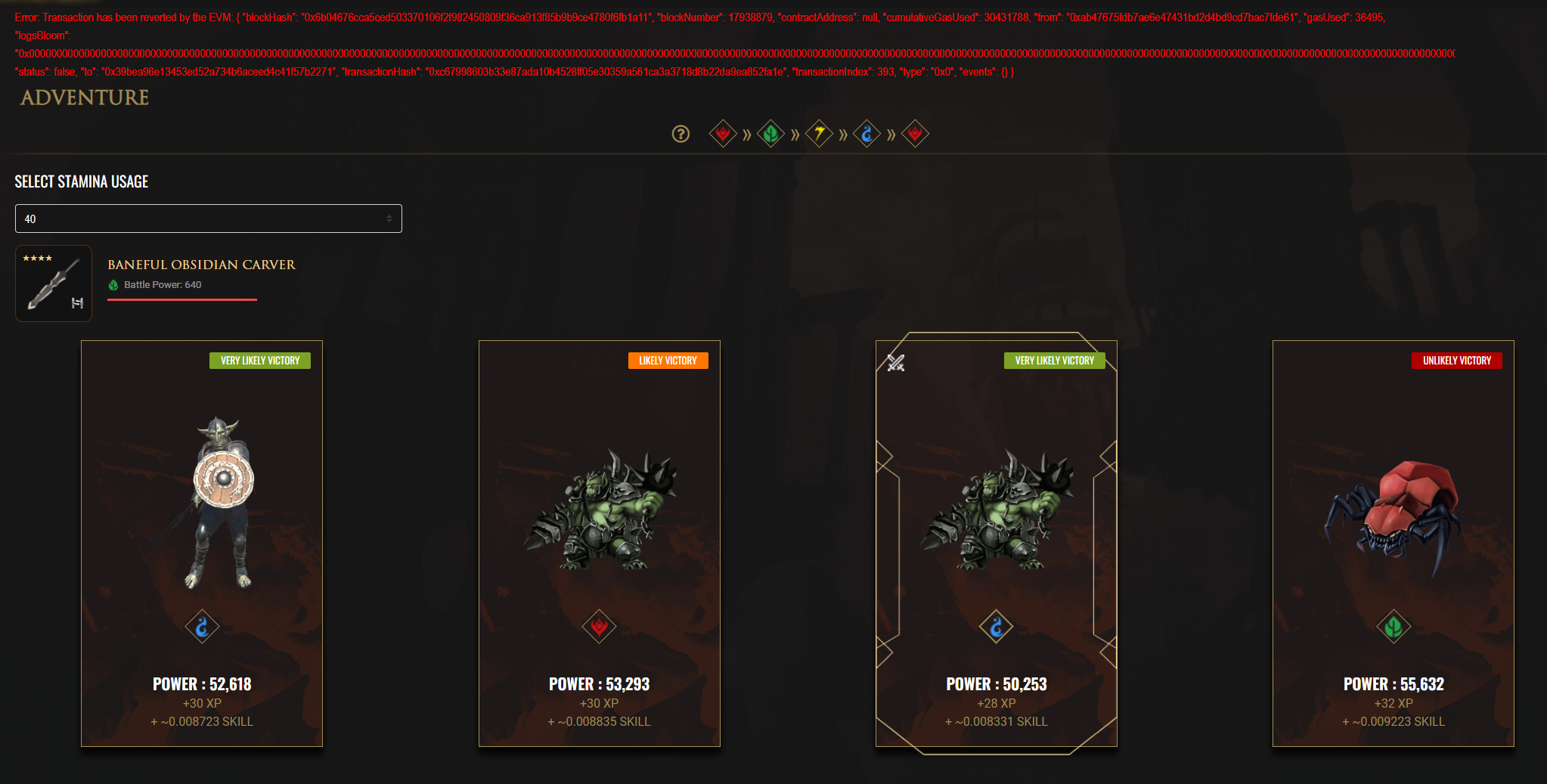This screenshot has width=1547, height=784.
Task: Select the green earth element icon in quest path
Action: click(x=770, y=133)
